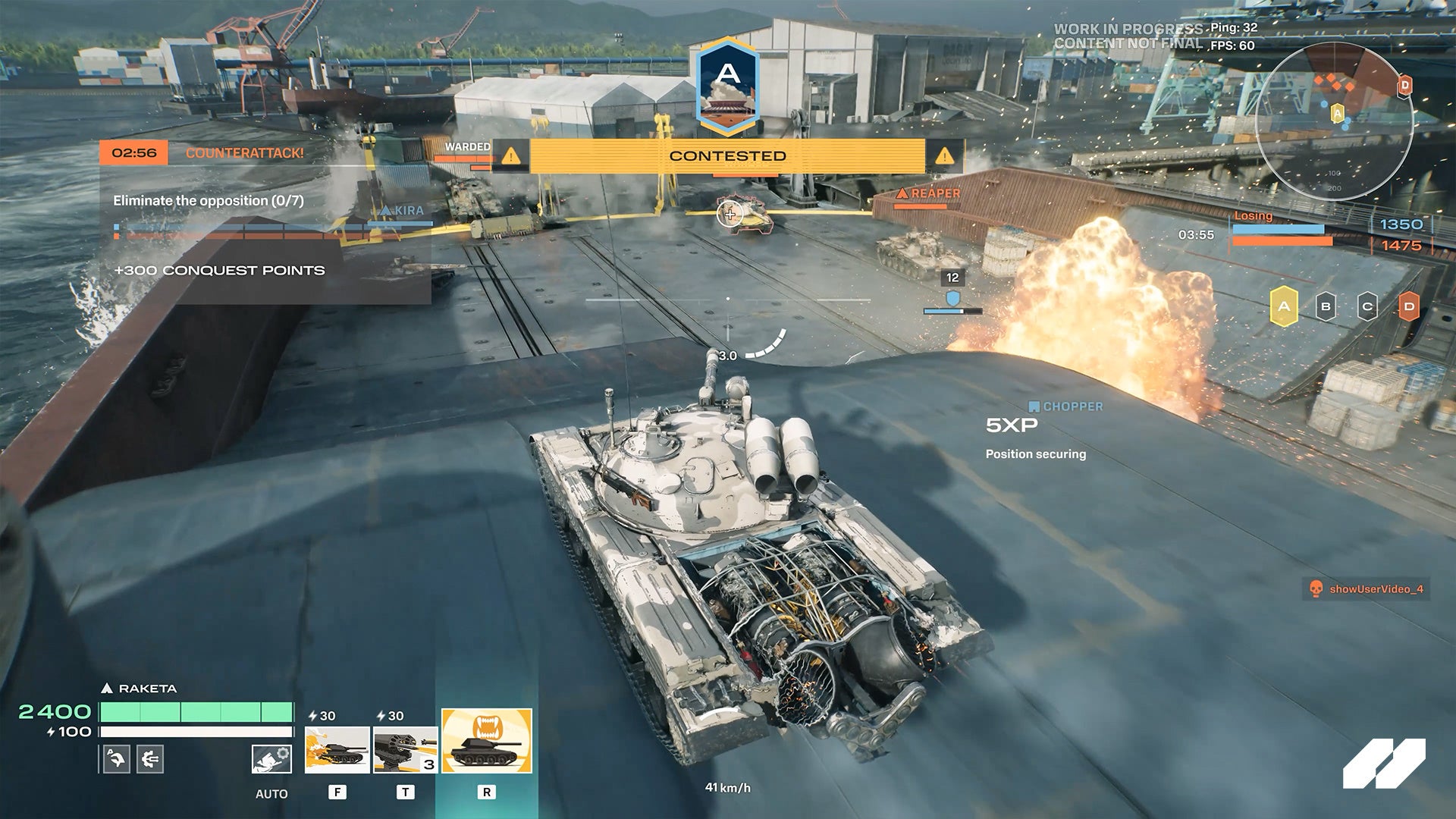Select capture point D in the objective row
Viewport: 1456px width, 819px height.
1408,307
